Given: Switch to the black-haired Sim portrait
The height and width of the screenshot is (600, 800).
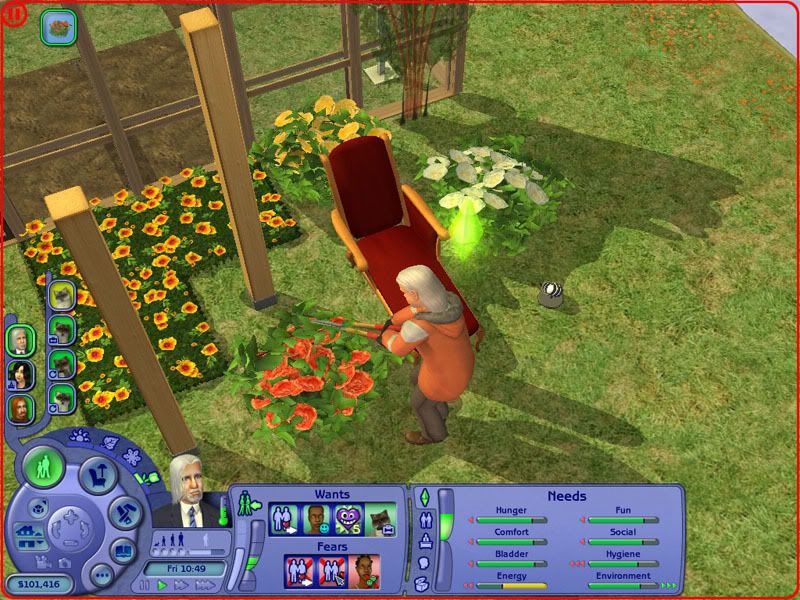Looking at the screenshot, I should coord(20,374).
